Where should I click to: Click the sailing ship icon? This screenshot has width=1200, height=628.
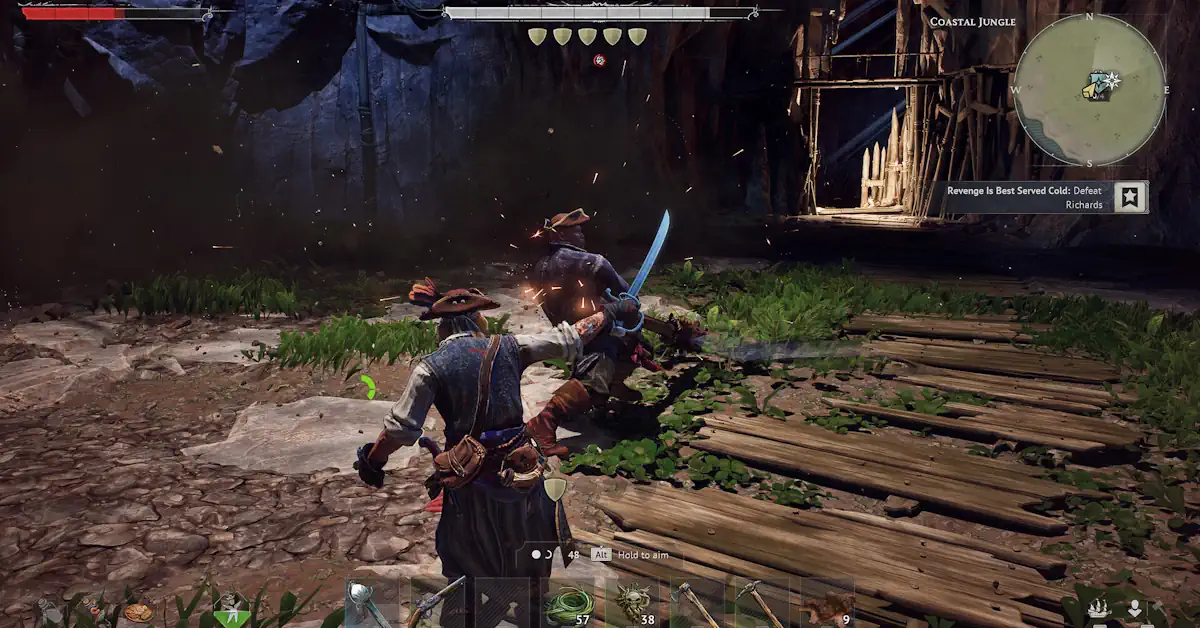(1099, 609)
